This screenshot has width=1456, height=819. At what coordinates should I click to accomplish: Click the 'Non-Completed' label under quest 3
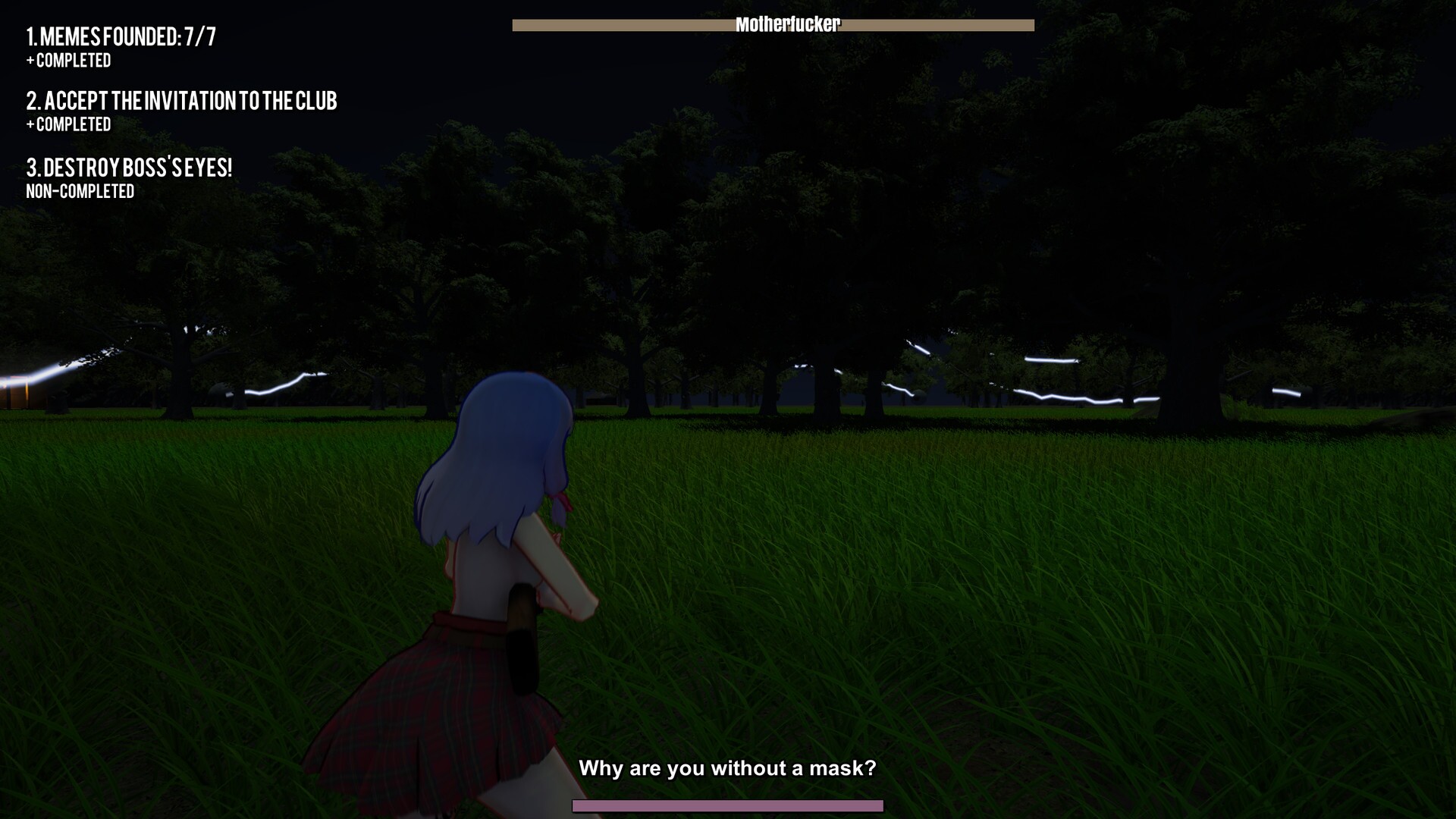[80, 191]
